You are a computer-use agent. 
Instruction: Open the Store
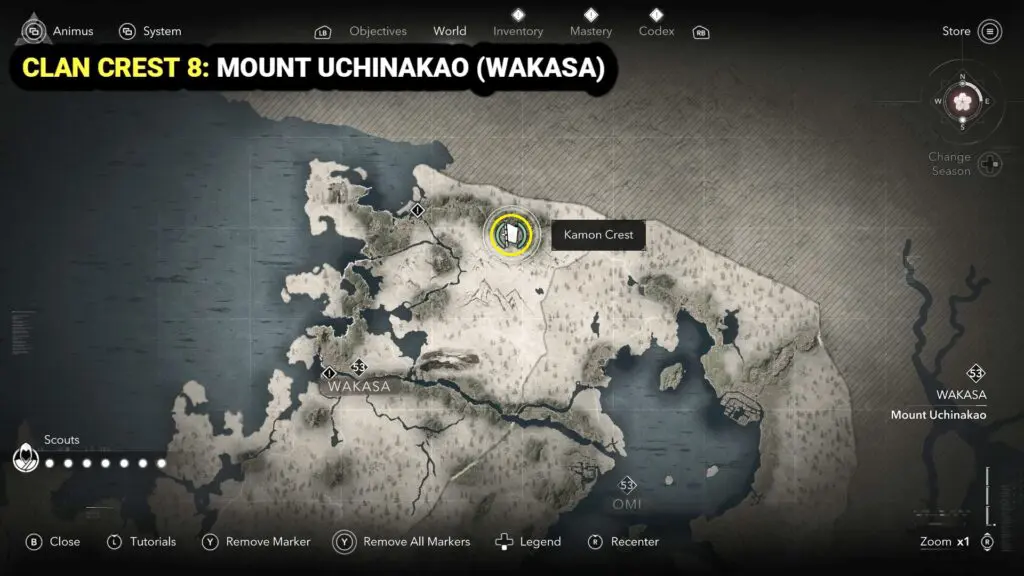coord(972,31)
